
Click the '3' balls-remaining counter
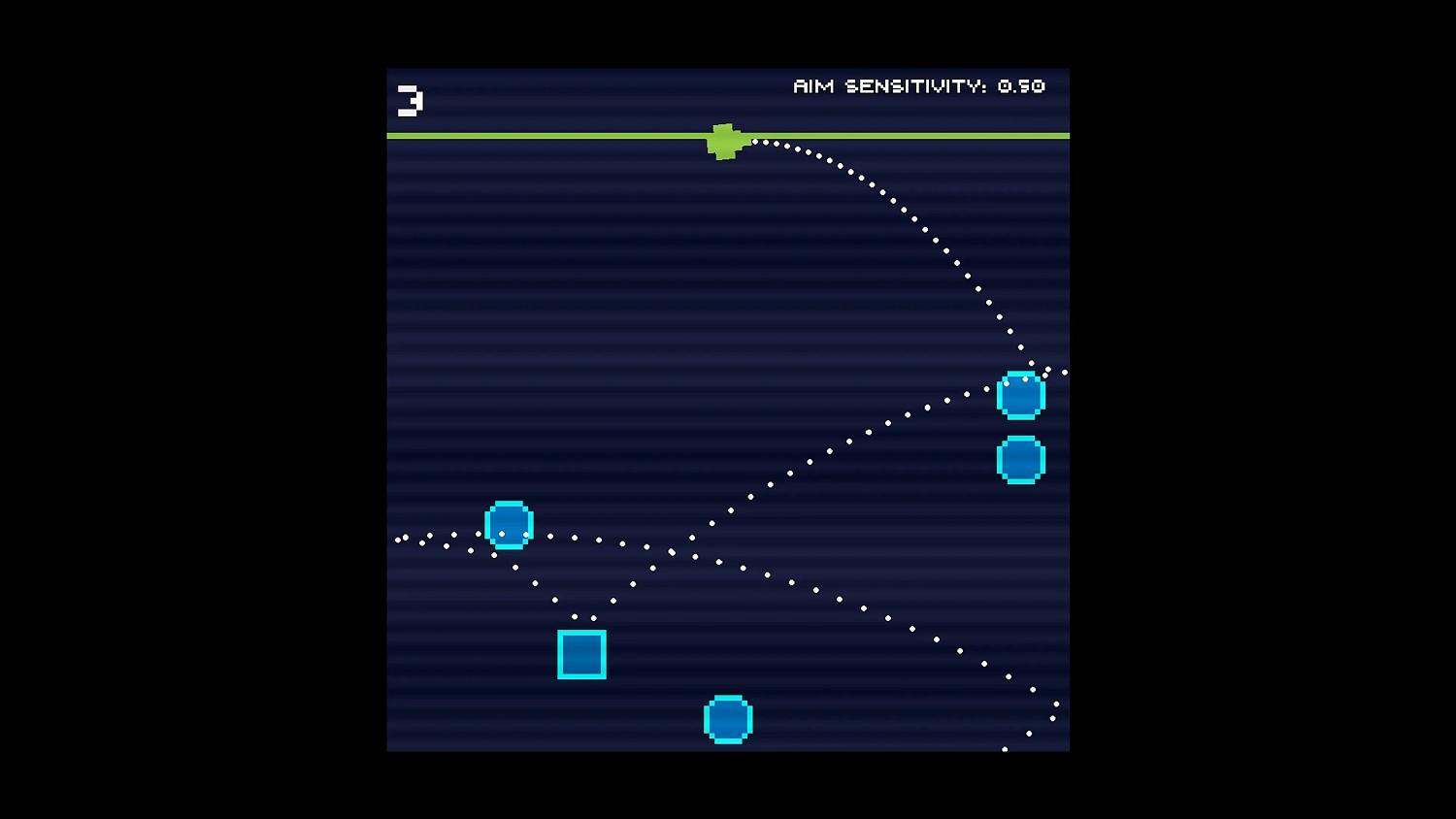pyautogui.click(x=408, y=100)
